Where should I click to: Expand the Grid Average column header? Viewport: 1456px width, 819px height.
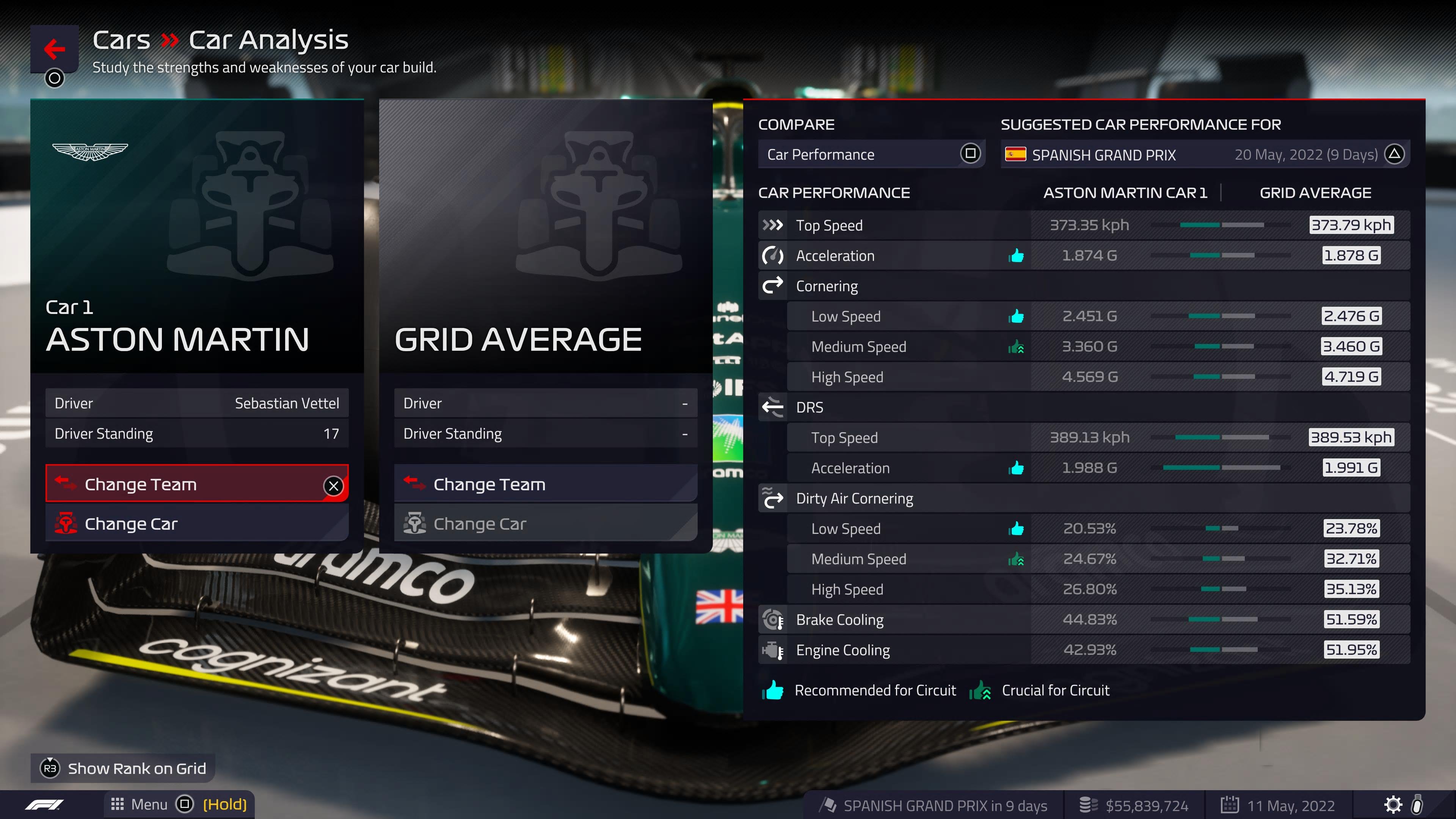pyautogui.click(x=1315, y=193)
